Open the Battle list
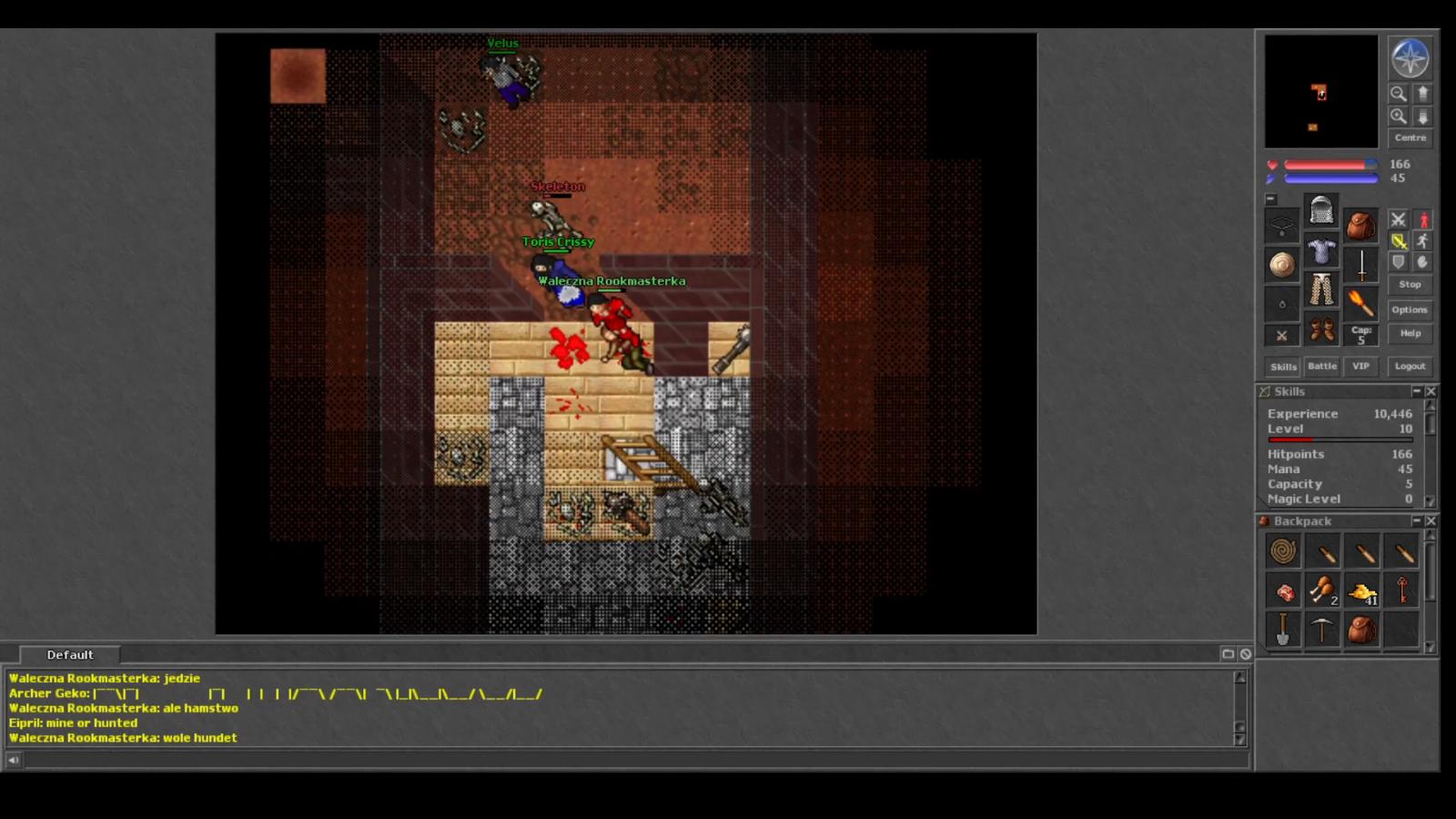 (x=1322, y=367)
